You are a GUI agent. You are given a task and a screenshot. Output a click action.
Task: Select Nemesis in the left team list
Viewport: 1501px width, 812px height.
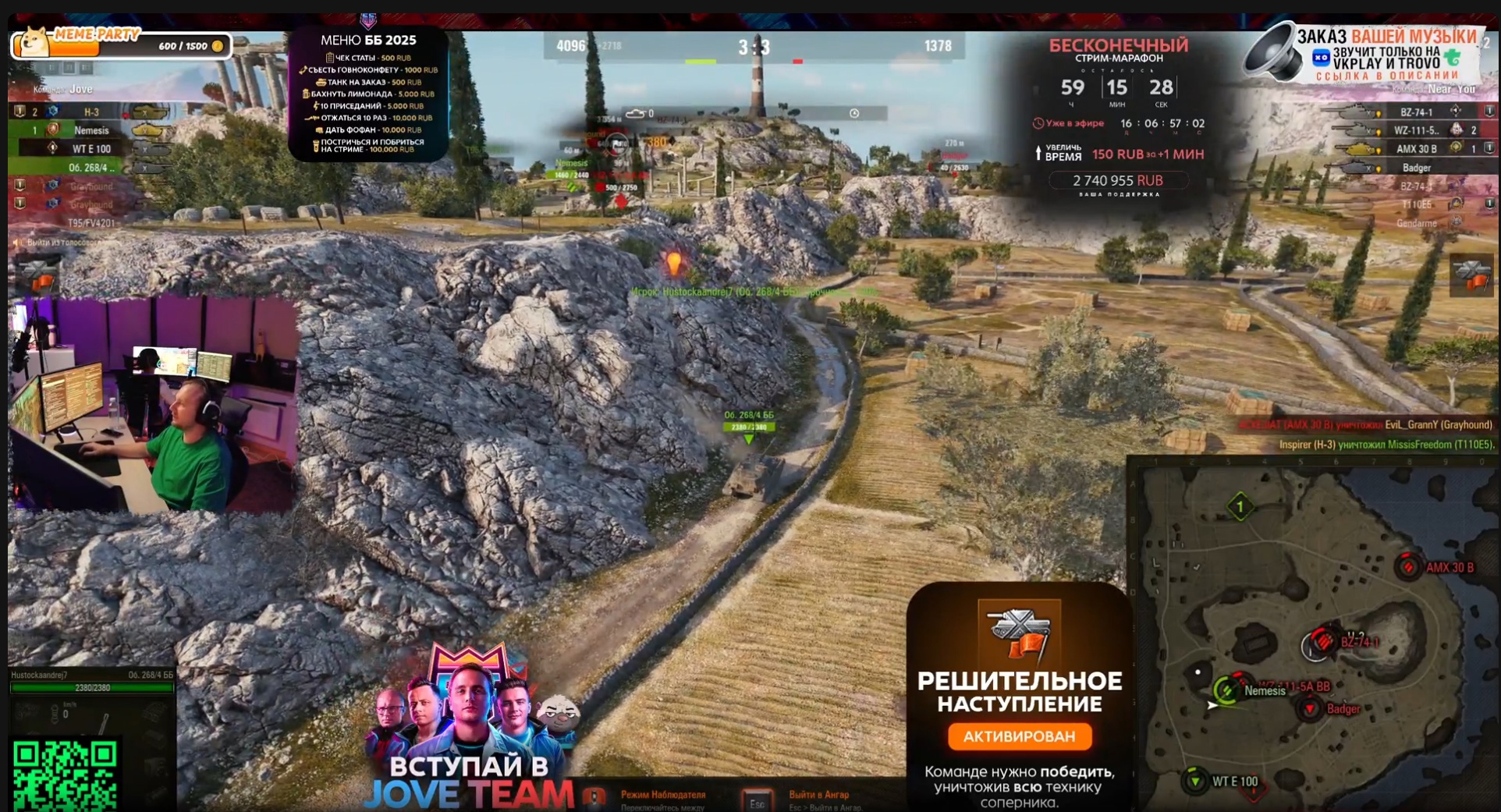(x=91, y=130)
